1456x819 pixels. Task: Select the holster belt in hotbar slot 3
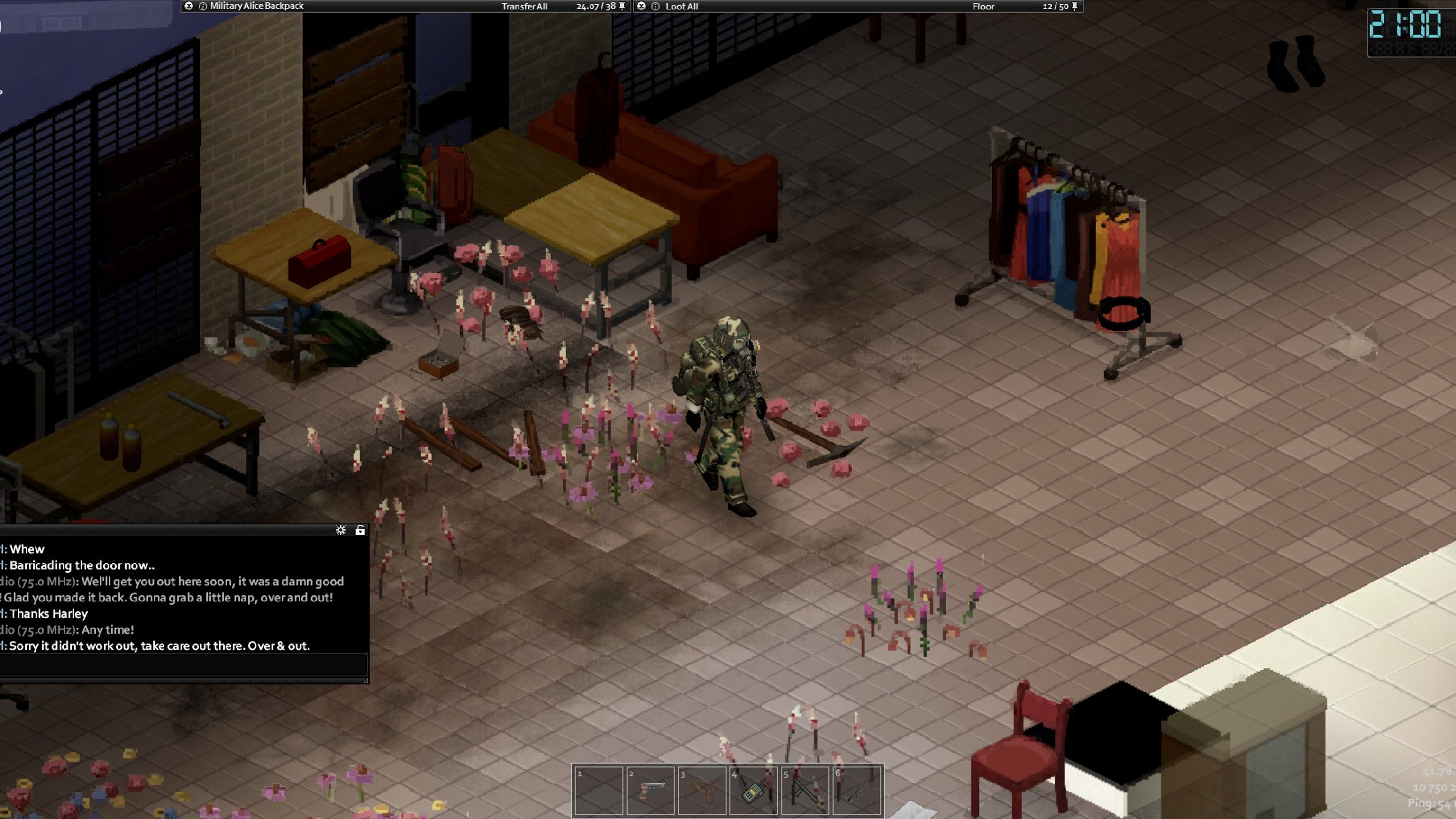click(701, 790)
